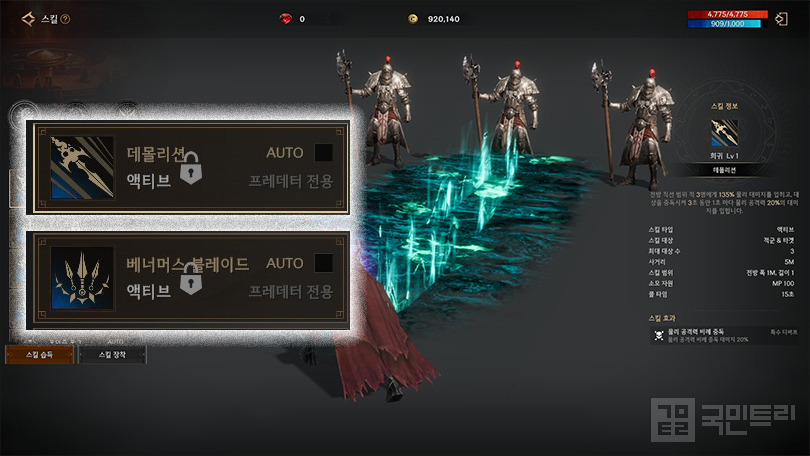Image resolution: width=810 pixels, height=456 pixels.
Task: Switch to the 스킬 습득 tab
Action: [39, 354]
